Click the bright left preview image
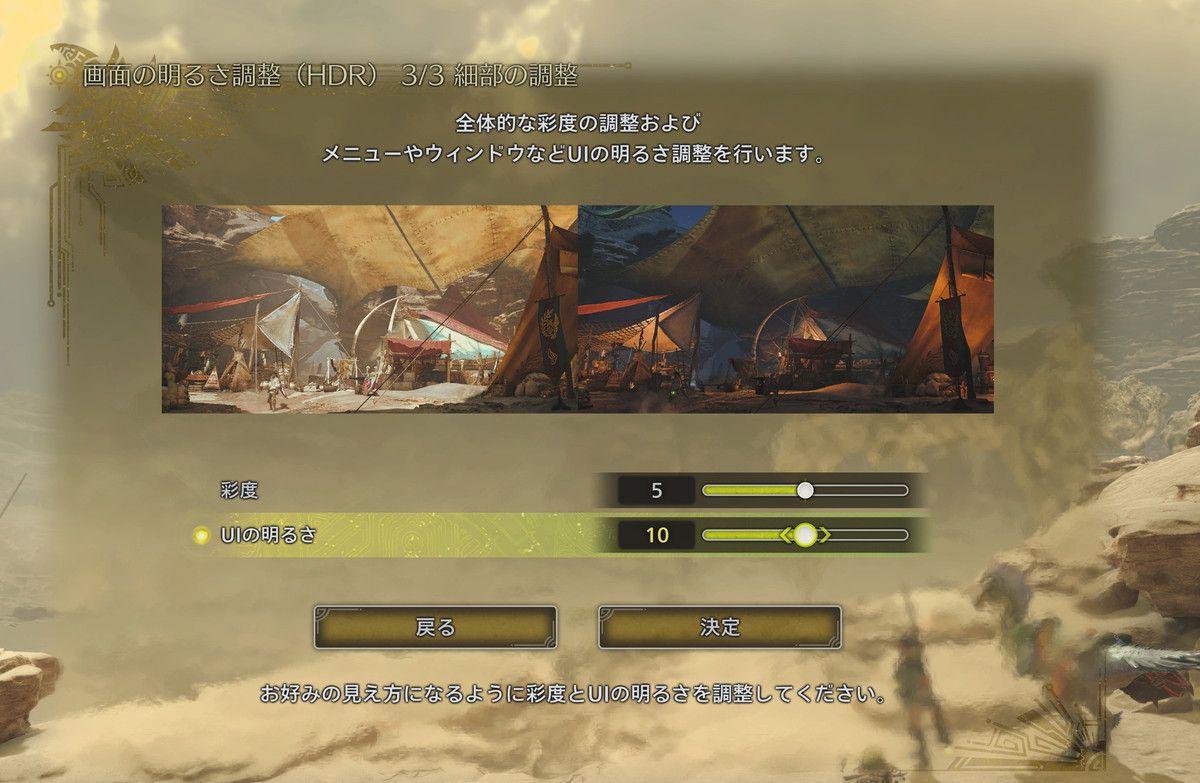The width and height of the screenshot is (1200, 783). pos(370,309)
